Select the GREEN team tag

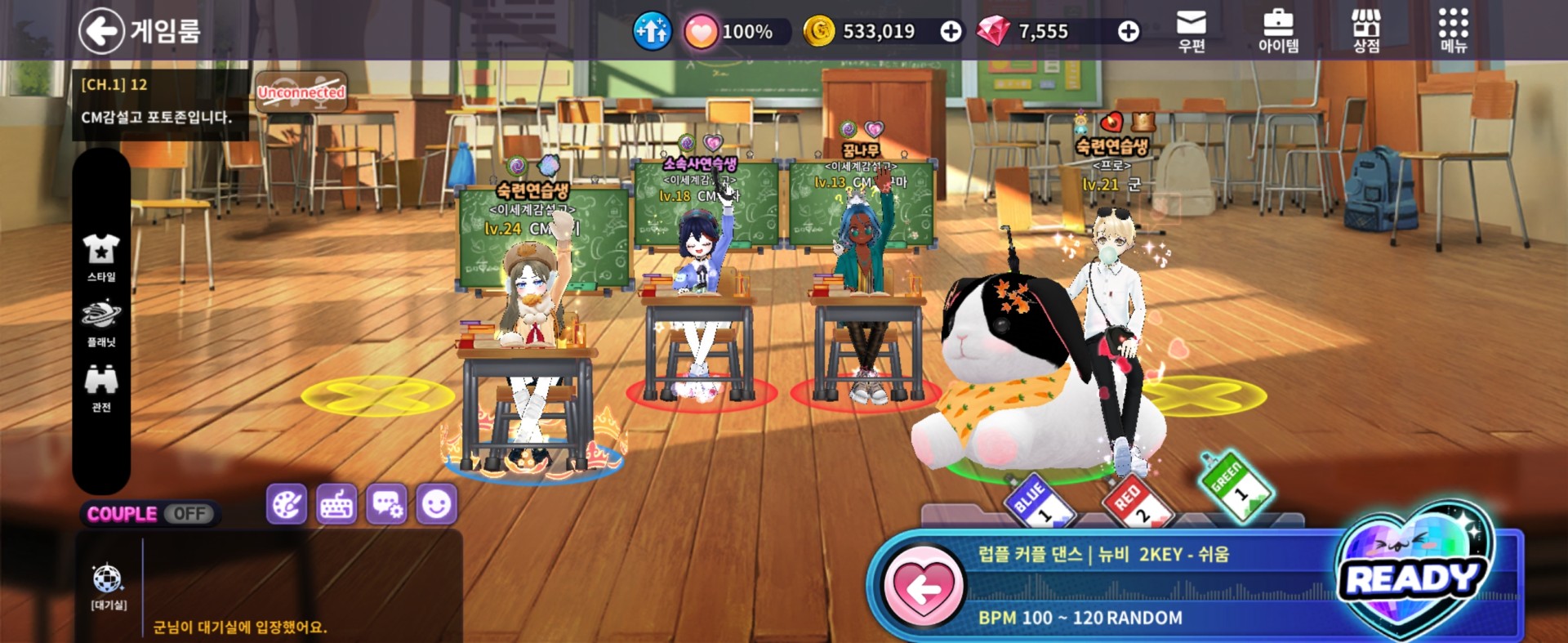1235,484
